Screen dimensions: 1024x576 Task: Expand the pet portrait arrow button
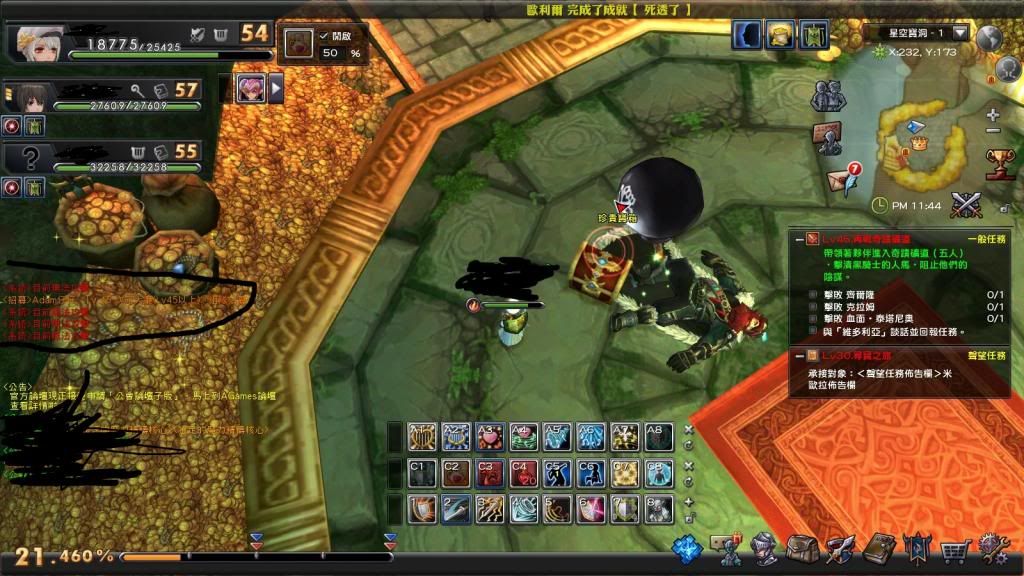click(x=277, y=89)
